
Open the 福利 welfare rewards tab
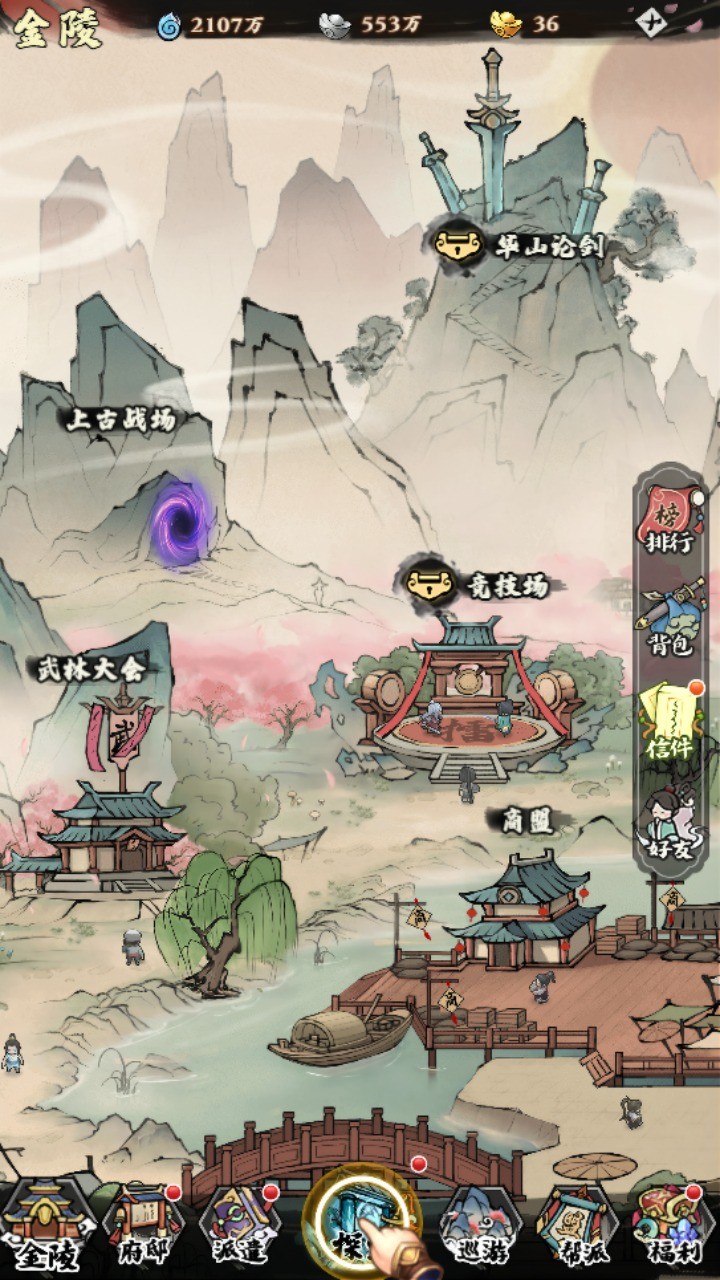tap(672, 1226)
